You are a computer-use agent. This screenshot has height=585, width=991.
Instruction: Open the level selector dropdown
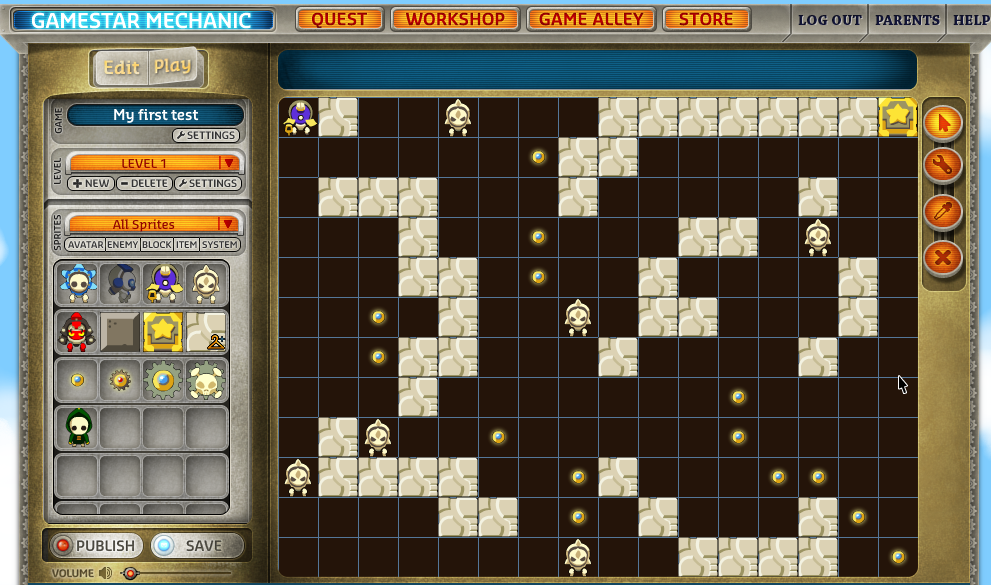[228, 163]
